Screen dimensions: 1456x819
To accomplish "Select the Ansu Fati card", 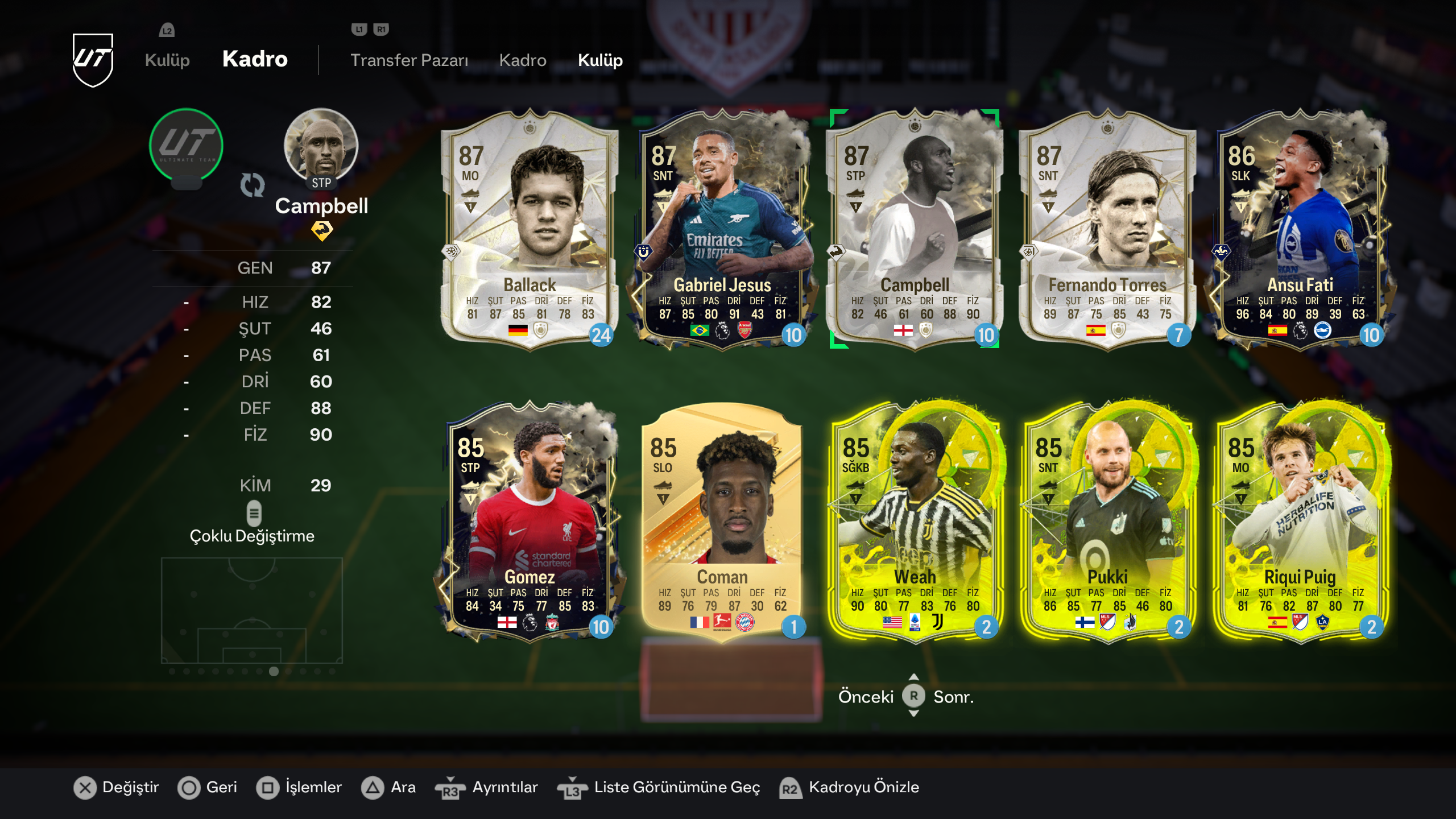I will point(1300,227).
